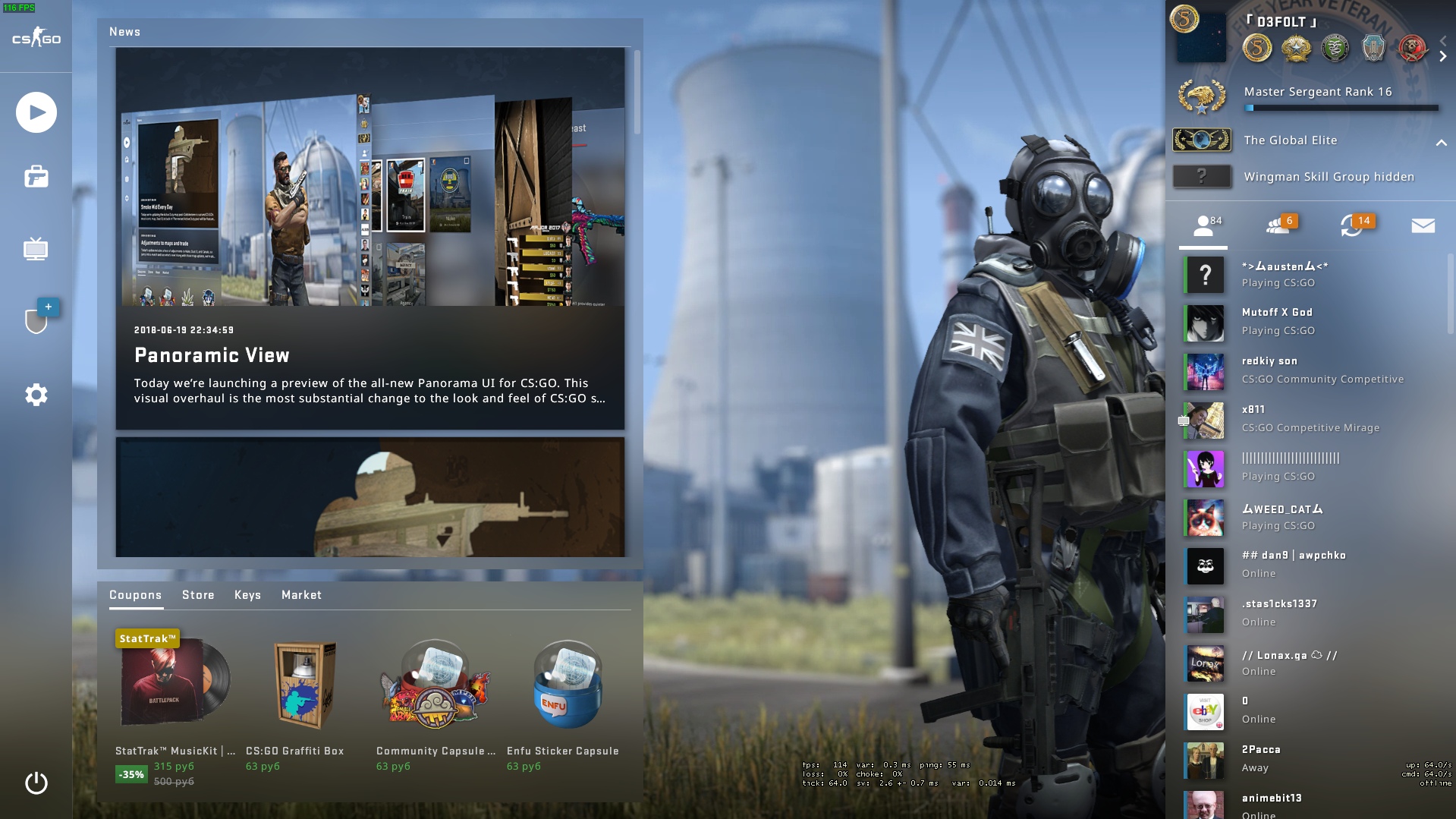
Task: Click the shield stats icon
Action: point(36,320)
